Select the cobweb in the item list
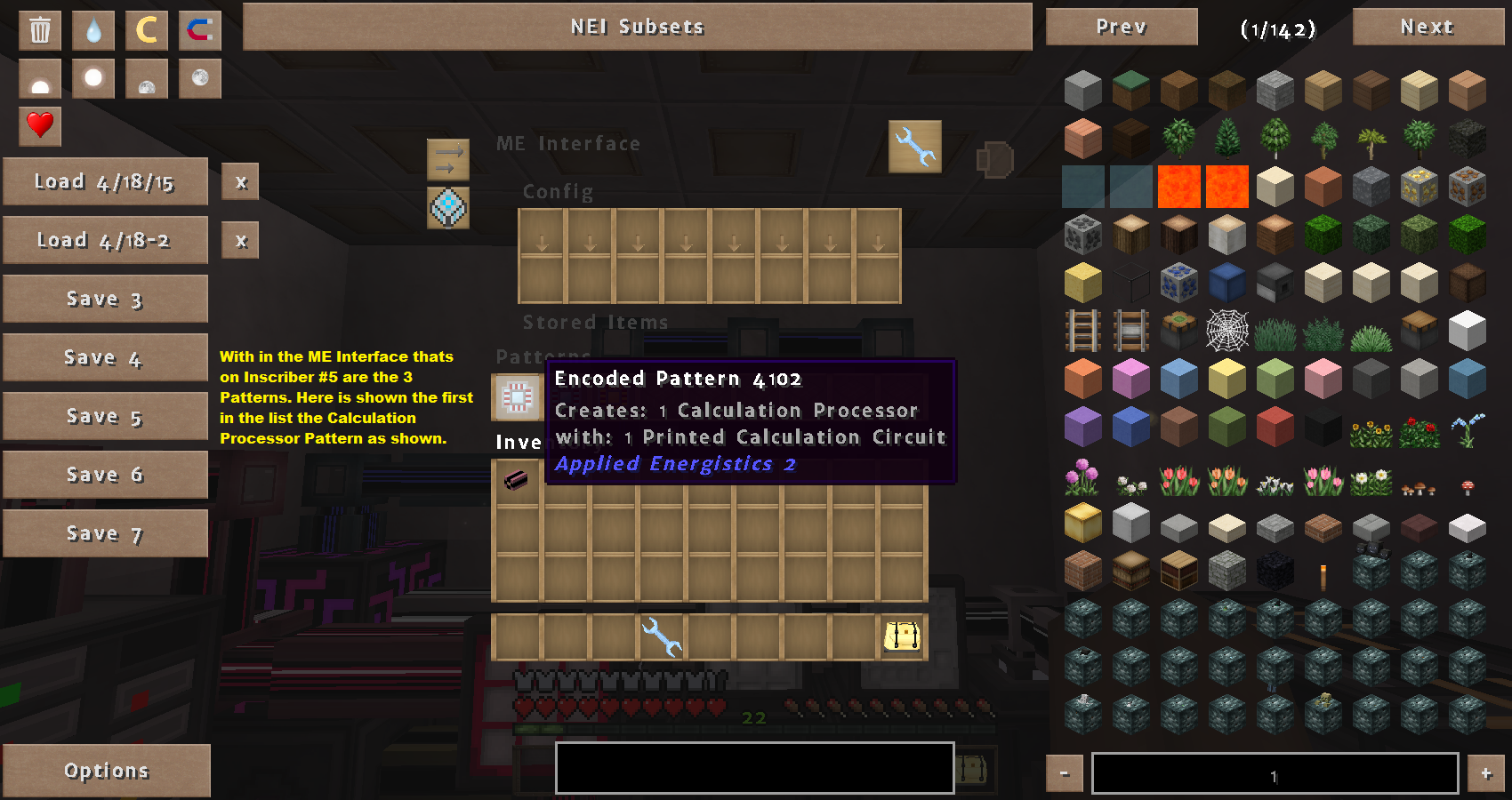This screenshot has width=1512, height=800. tap(1227, 331)
